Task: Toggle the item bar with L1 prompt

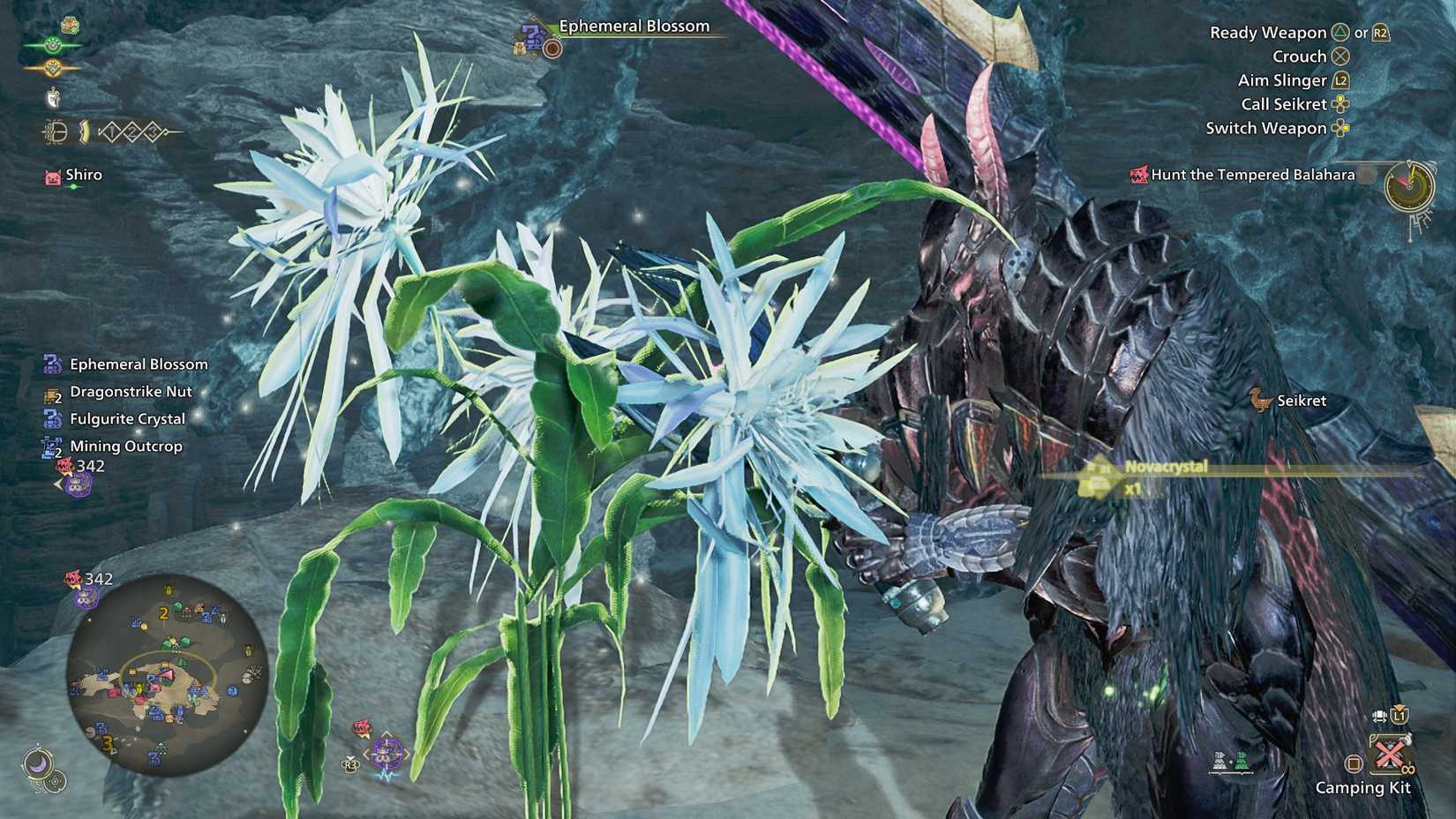Action: tap(1399, 717)
